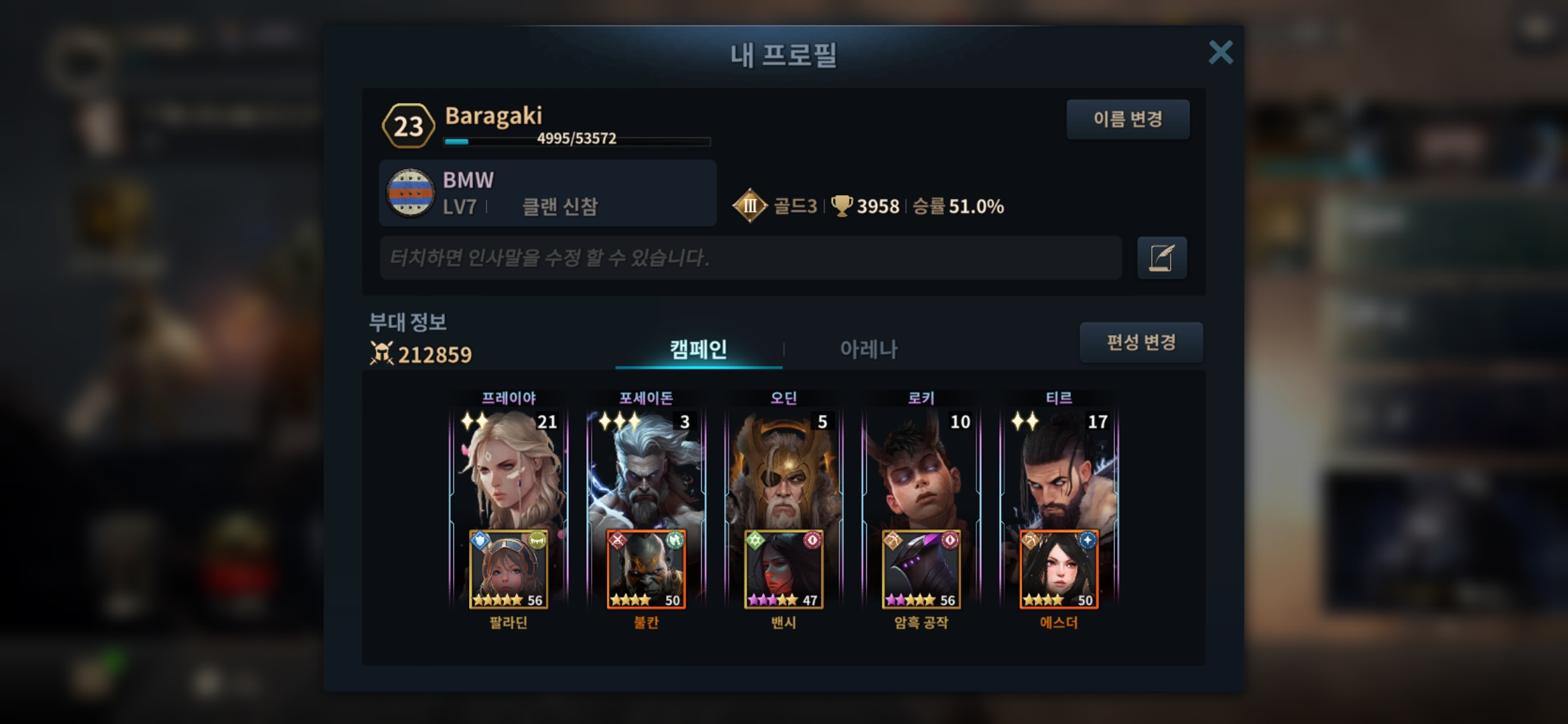Close the 내 프로필 profile window

pyautogui.click(x=1220, y=52)
